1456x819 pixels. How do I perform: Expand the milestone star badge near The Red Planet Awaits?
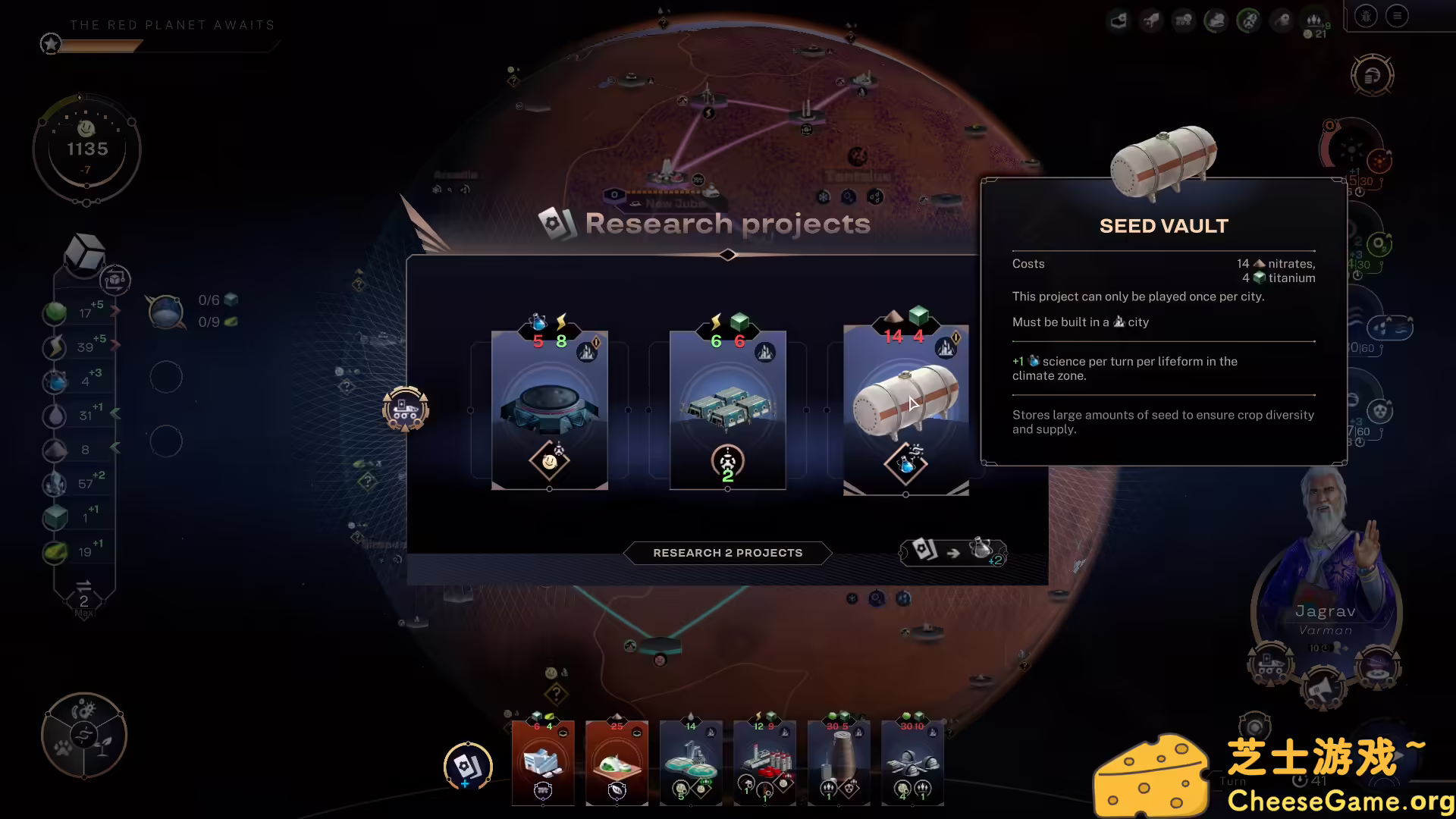tap(50, 43)
